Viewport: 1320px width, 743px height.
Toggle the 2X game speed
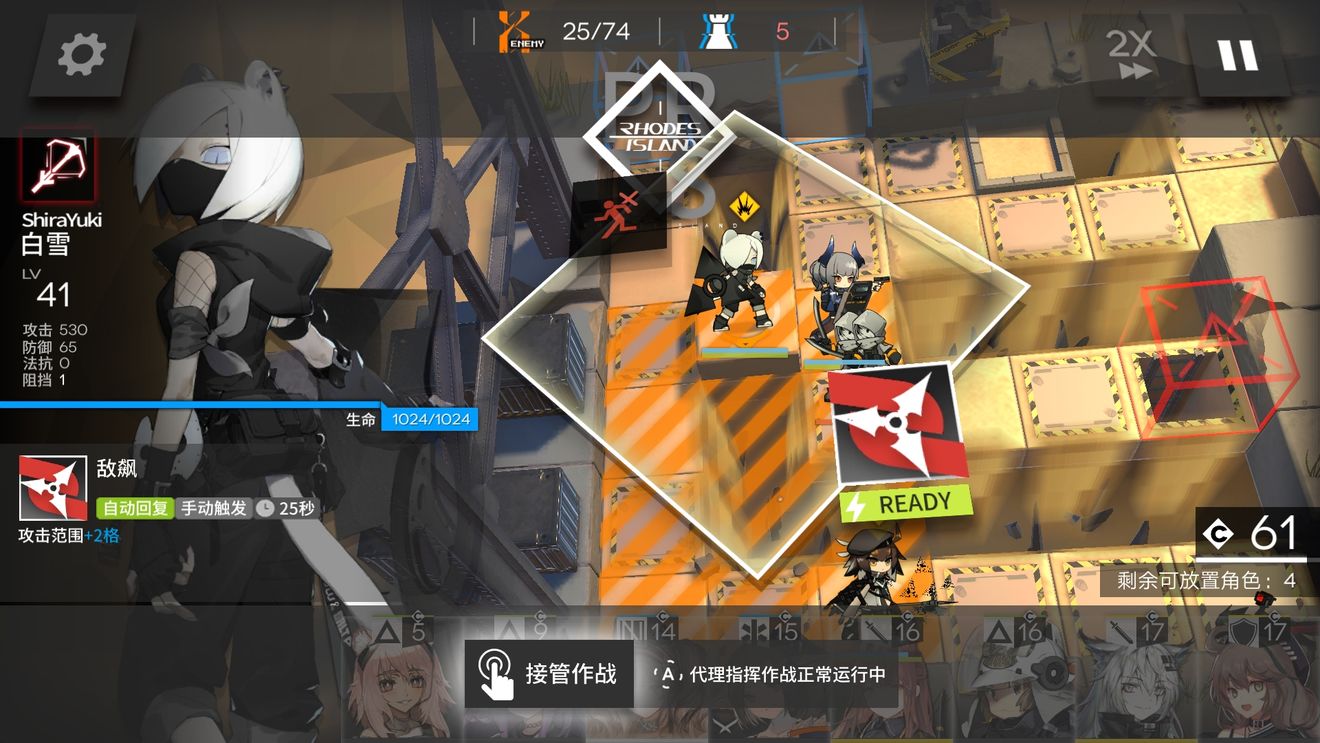pyautogui.click(x=1129, y=55)
